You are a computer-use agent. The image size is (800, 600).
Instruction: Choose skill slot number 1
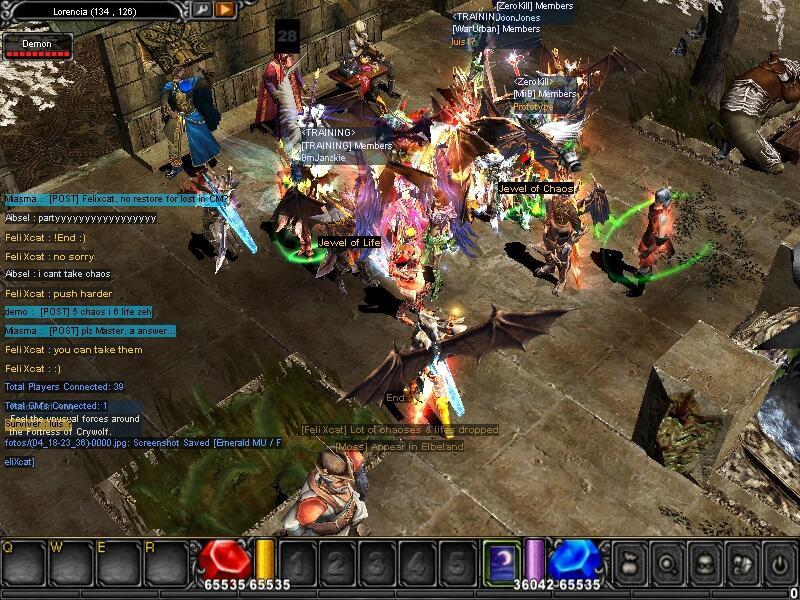click(x=298, y=562)
